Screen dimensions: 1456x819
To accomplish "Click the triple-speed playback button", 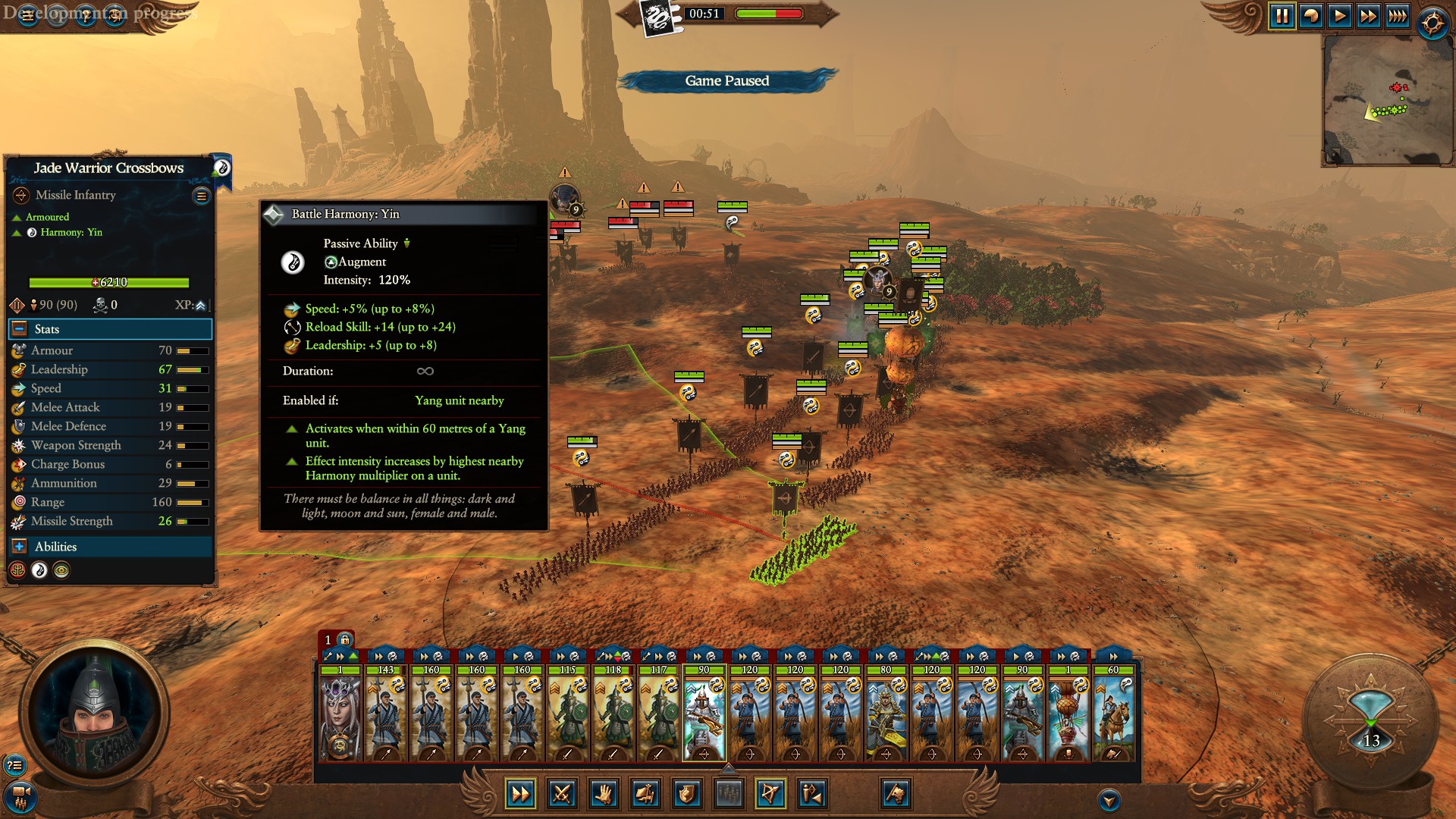I will point(1398,14).
